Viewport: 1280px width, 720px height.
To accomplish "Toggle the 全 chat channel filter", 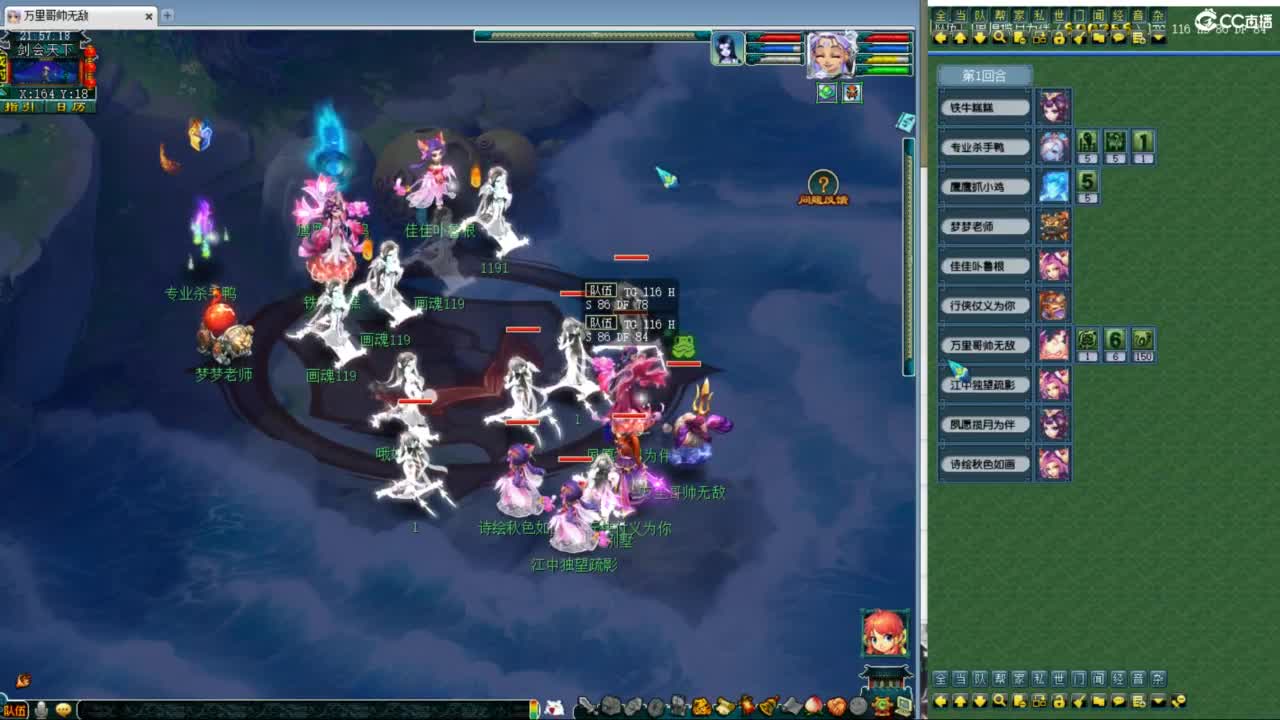I will pyautogui.click(x=942, y=13).
